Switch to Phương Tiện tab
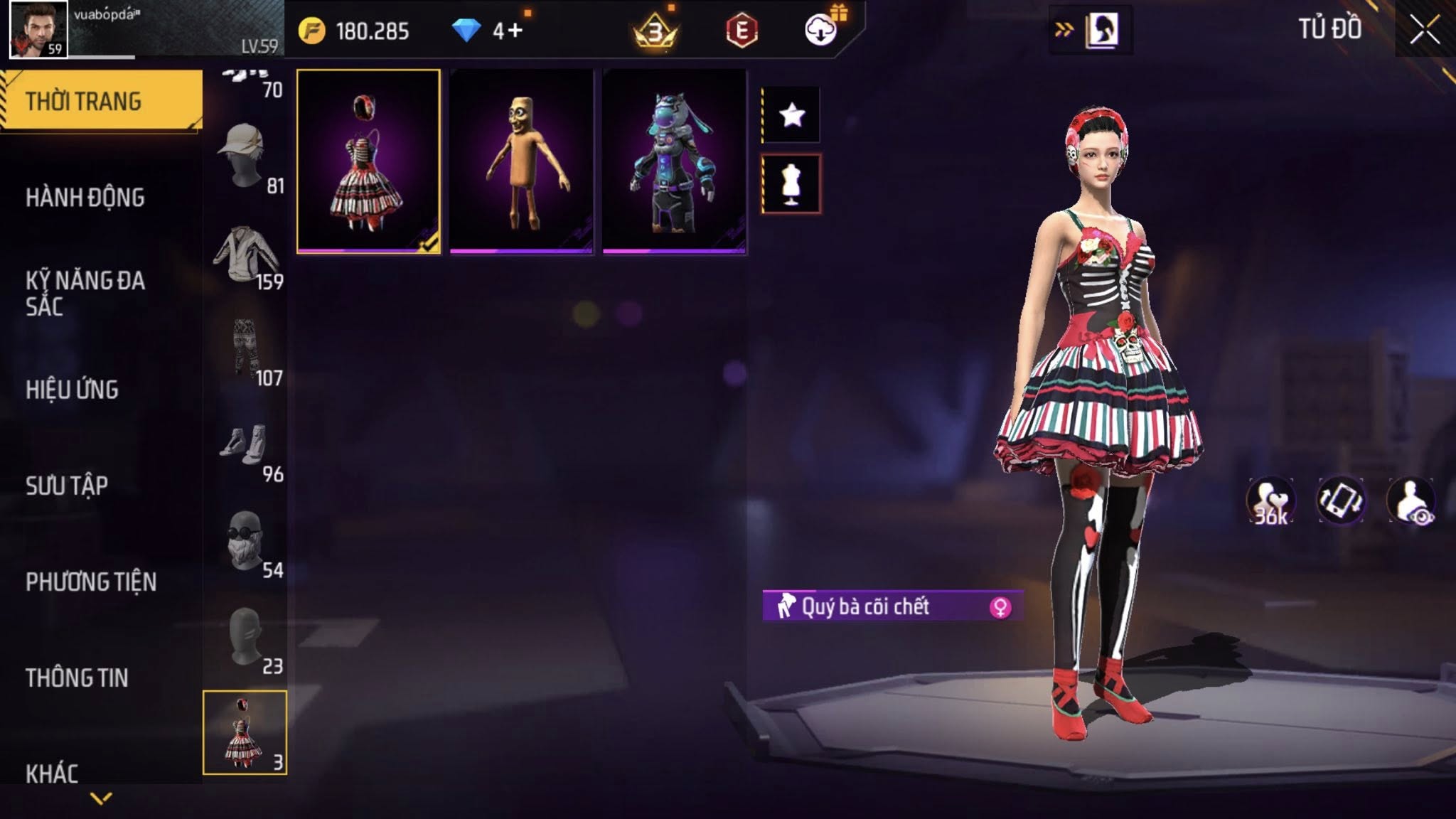1456x819 pixels. pyautogui.click(x=91, y=582)
